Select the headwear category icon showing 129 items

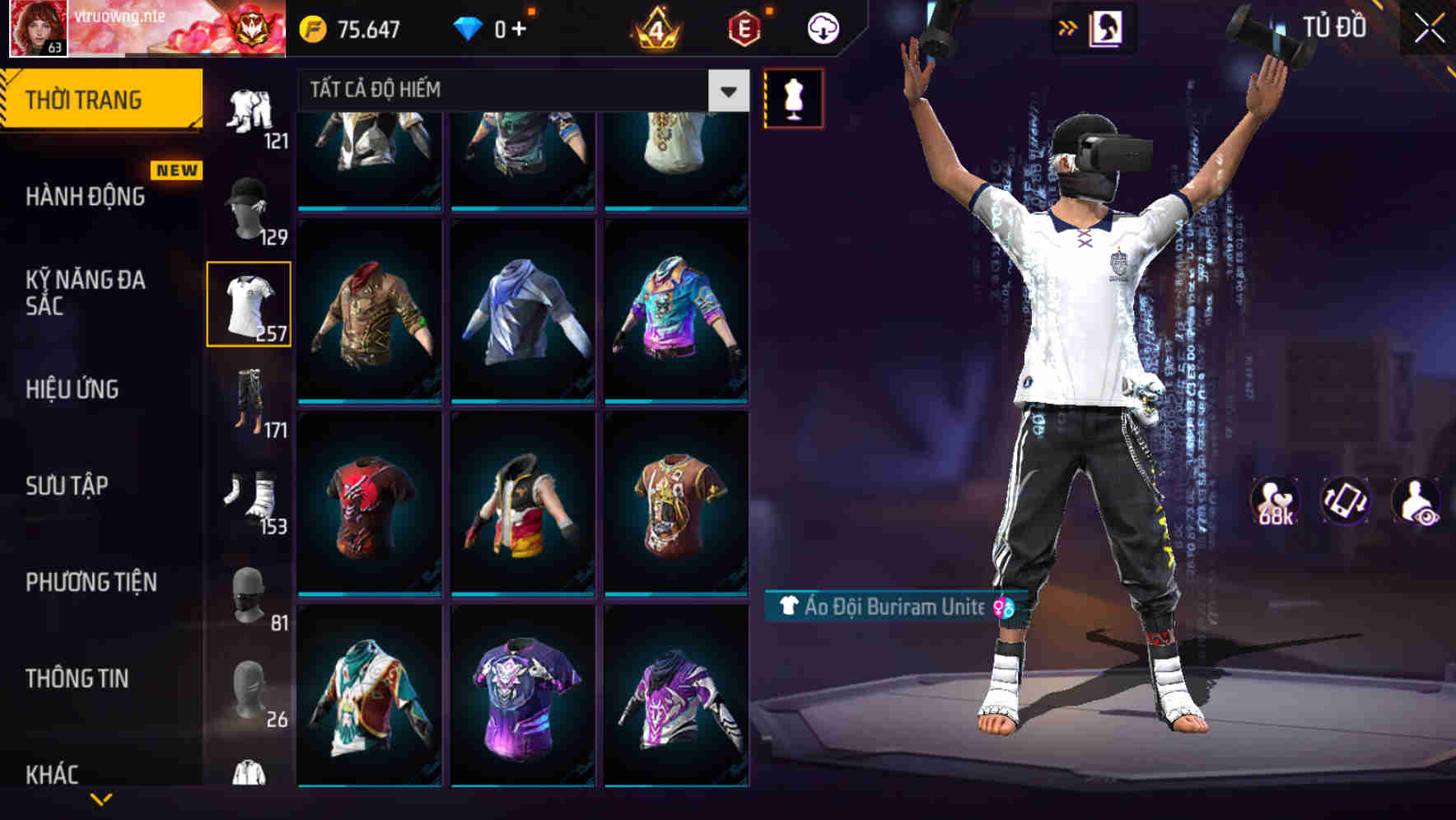click(x=250, y=210)
